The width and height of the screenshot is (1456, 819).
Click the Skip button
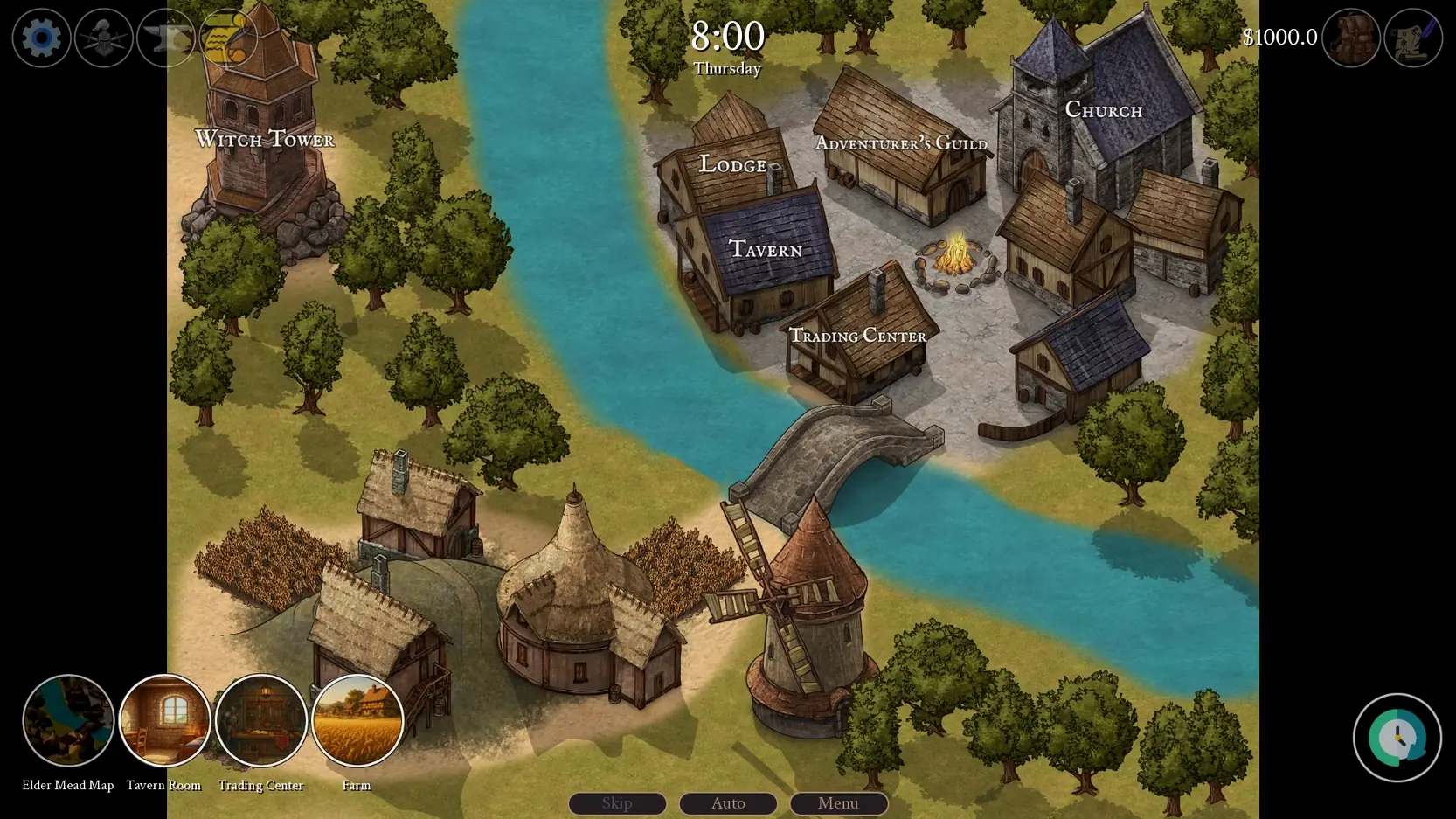pyautogui.click(x=617, y=802)
